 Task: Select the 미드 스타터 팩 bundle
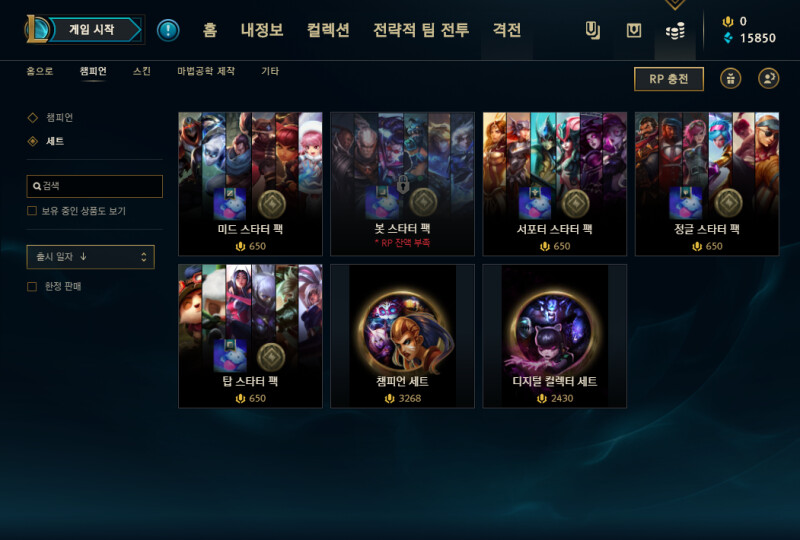[250, 183]
